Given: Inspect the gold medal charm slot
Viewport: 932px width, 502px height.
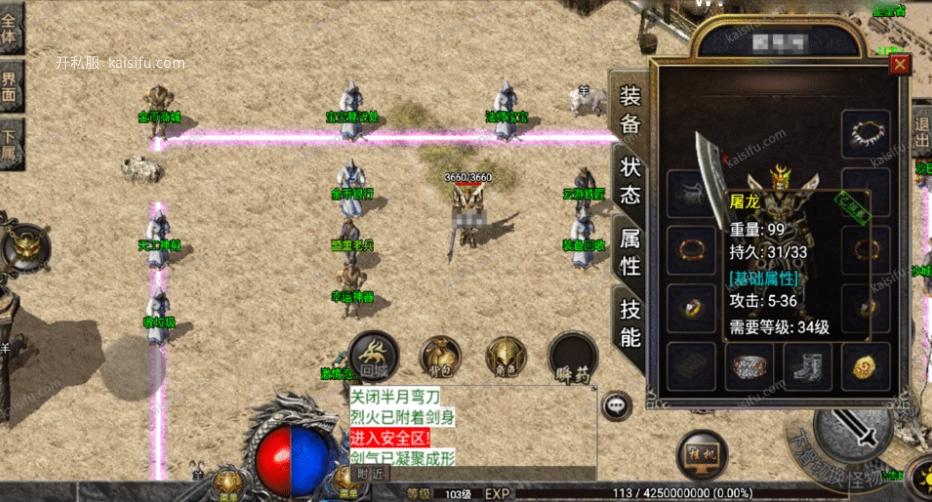Looking at the screenshot, I should click(x=864, y=366).
